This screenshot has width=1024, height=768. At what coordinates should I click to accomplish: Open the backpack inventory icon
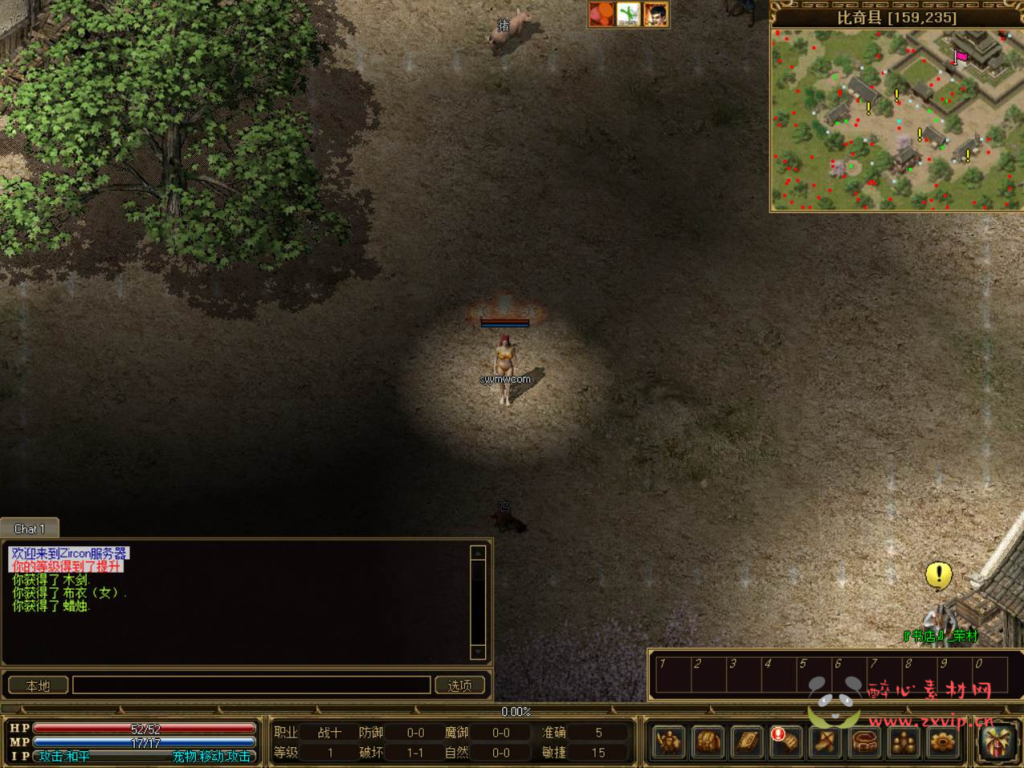pos(708,741)
